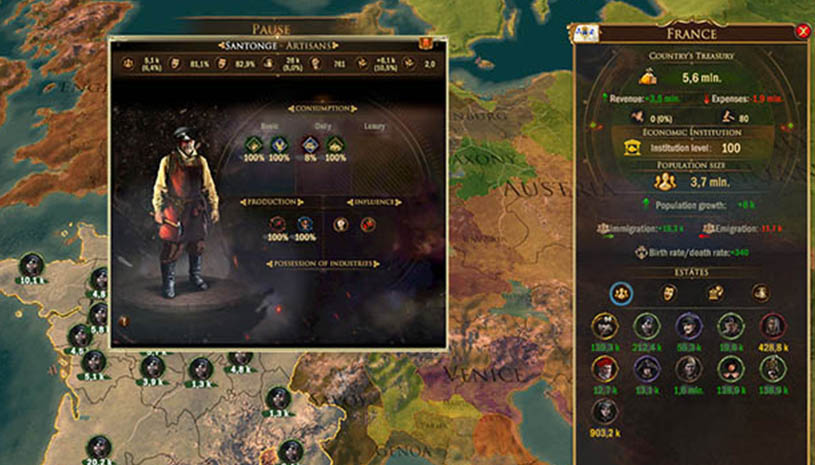Select the highlighted blue-ringed estates tab

coord(620,292)
